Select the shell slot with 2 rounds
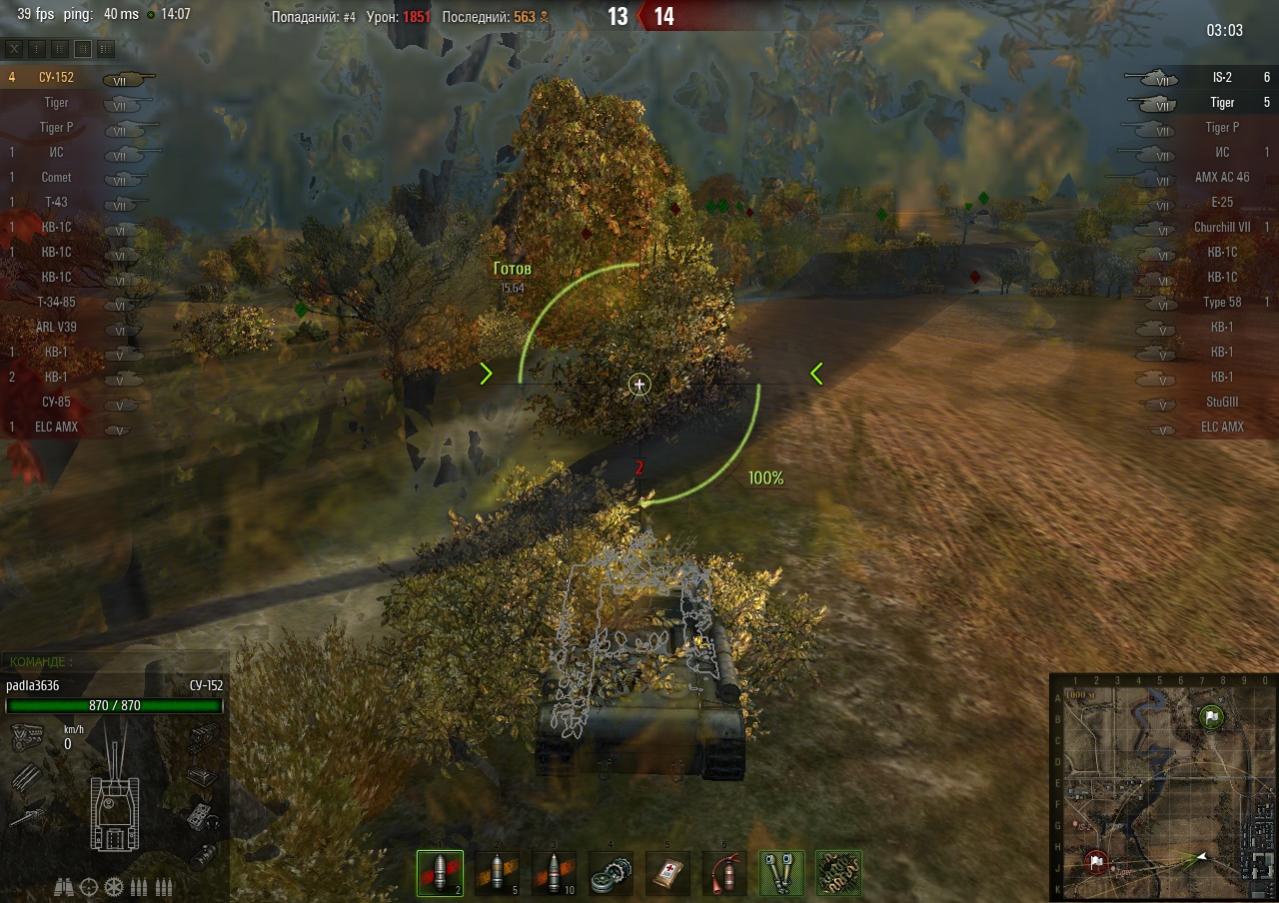 point(440,873)
